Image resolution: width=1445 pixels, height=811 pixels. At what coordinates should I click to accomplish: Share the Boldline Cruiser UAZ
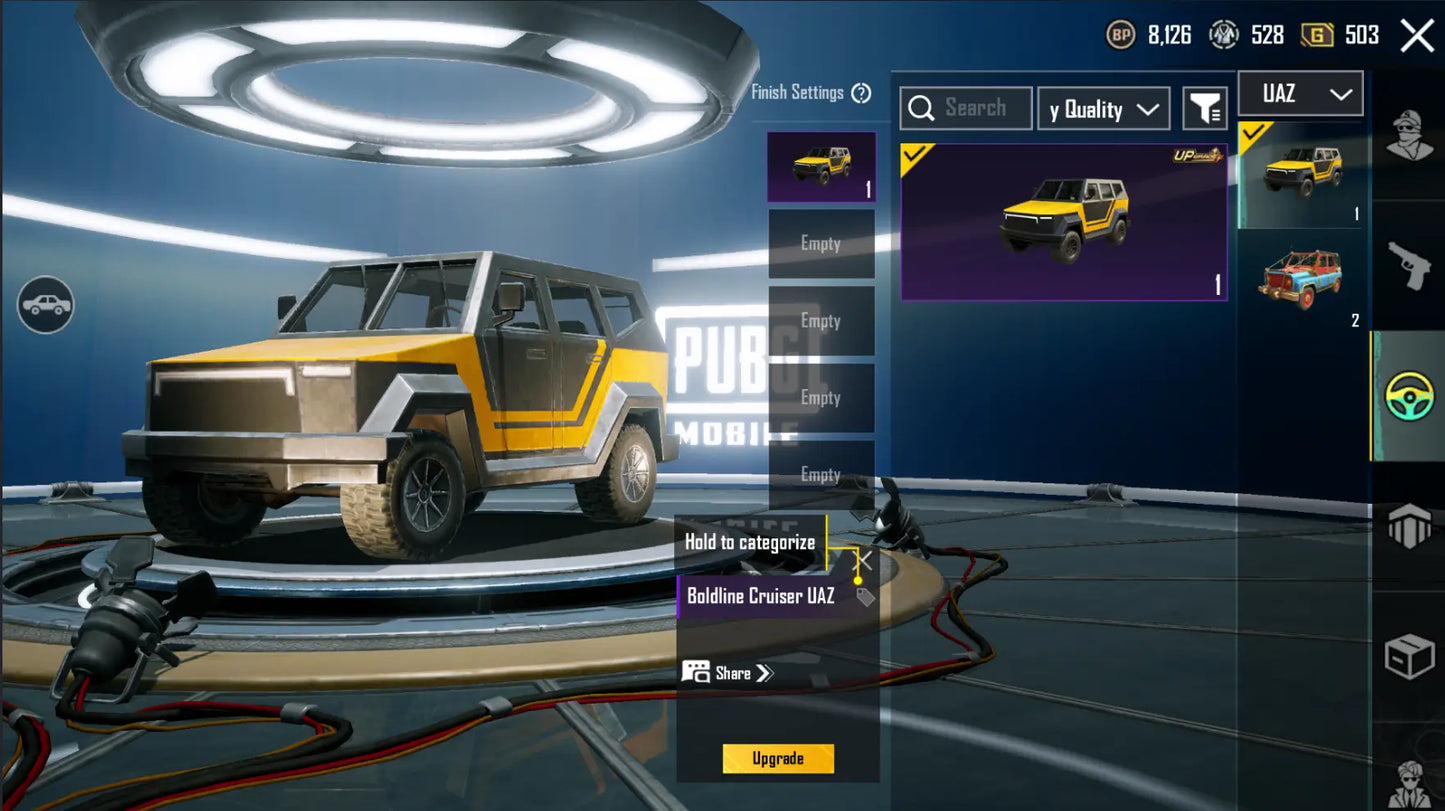coord(728,673)
